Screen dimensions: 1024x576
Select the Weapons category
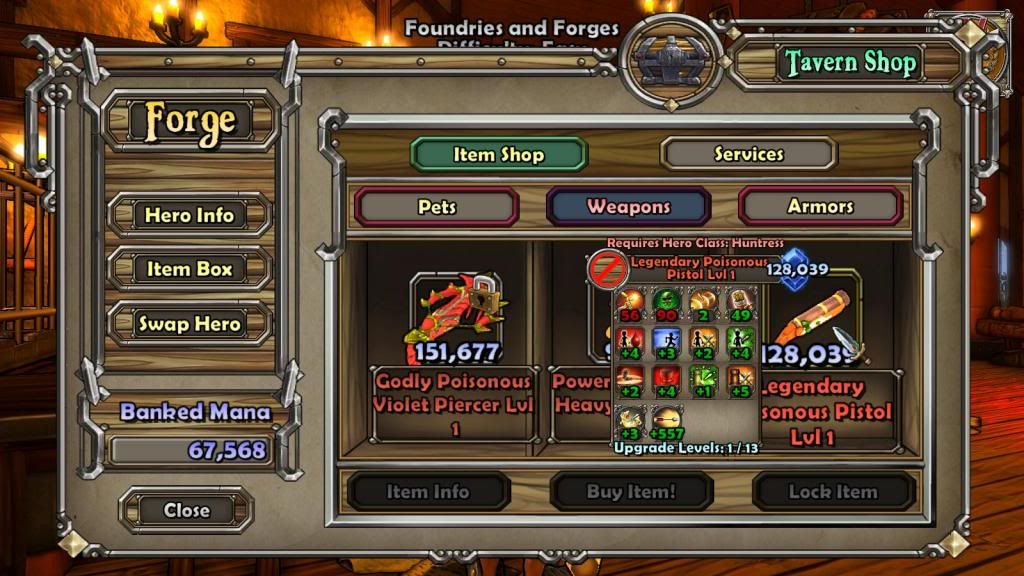click(628, 207)
